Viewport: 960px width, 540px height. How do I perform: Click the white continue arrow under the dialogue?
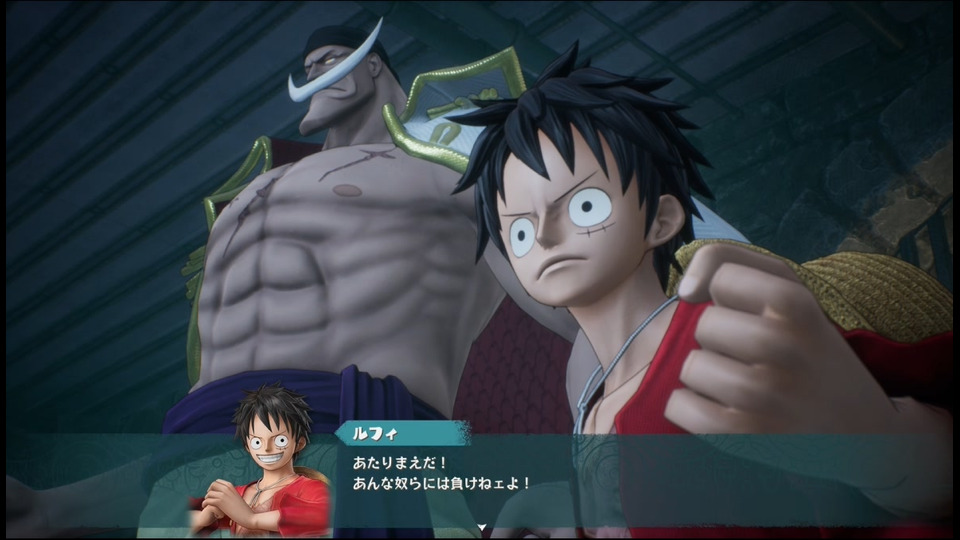[x=481, y=527]
